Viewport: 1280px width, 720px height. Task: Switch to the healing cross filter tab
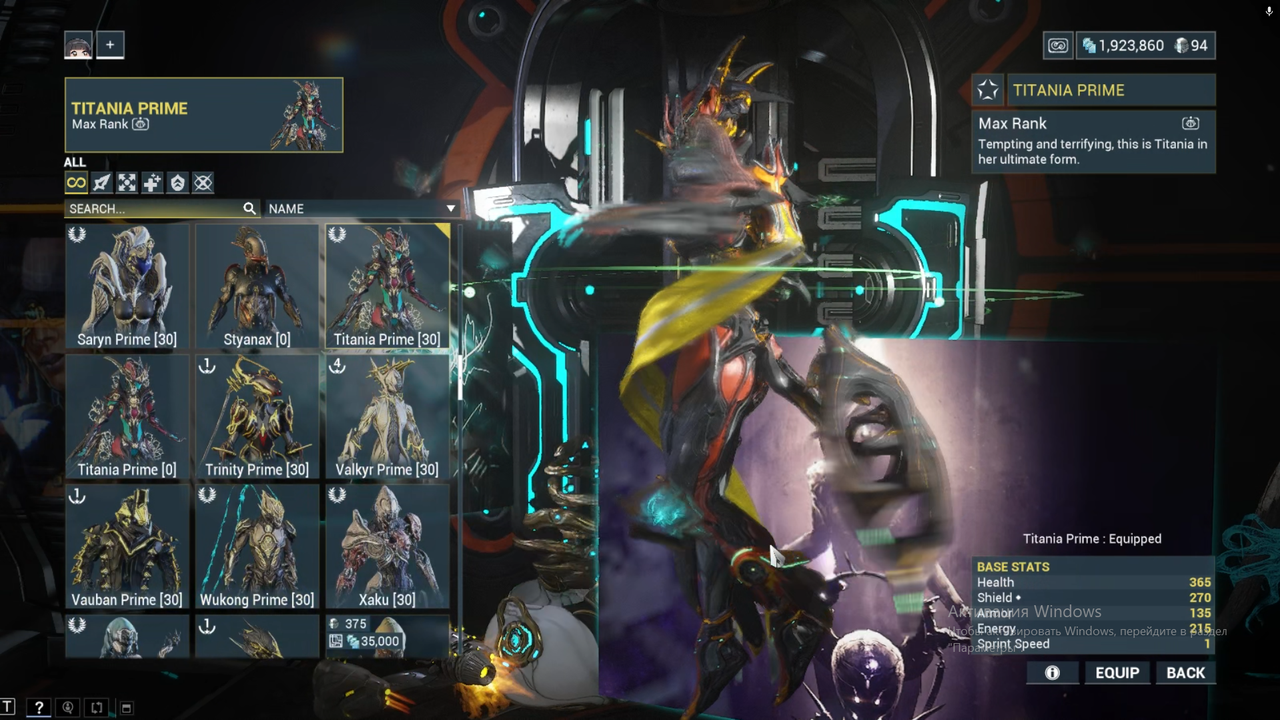point(152,183)
